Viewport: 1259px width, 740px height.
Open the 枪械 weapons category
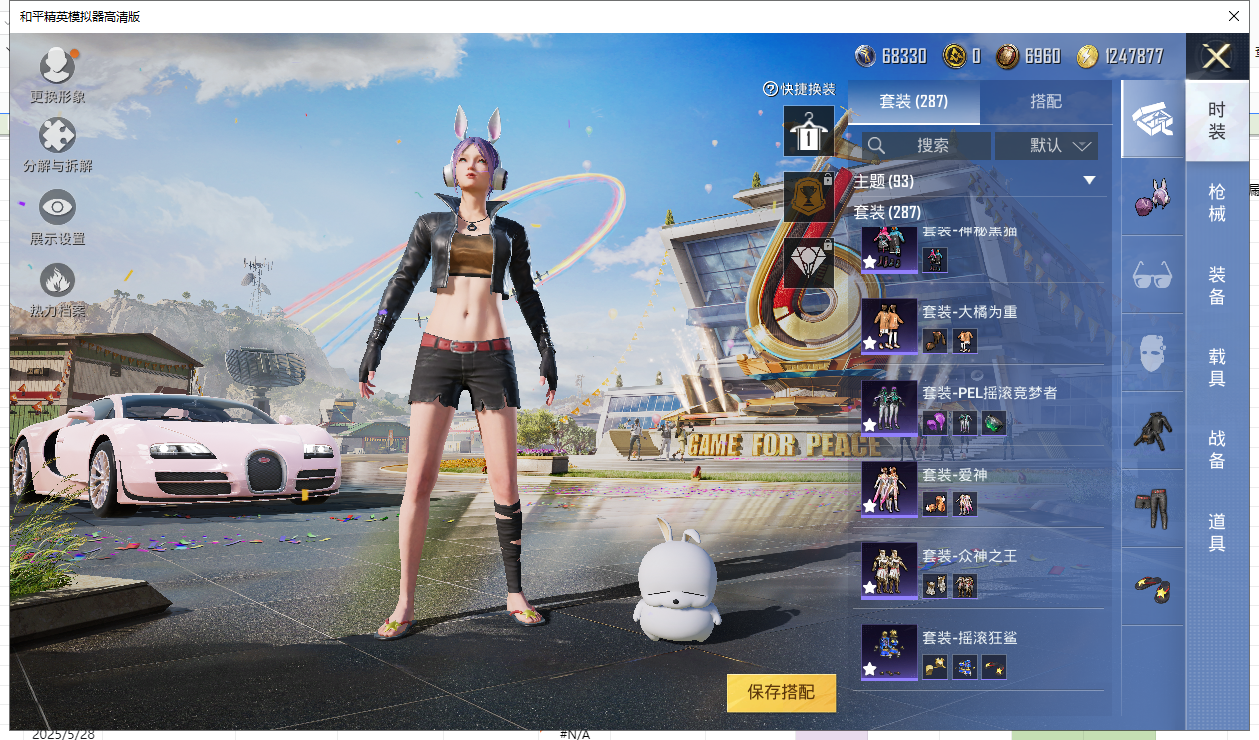tap(1216, 202)
